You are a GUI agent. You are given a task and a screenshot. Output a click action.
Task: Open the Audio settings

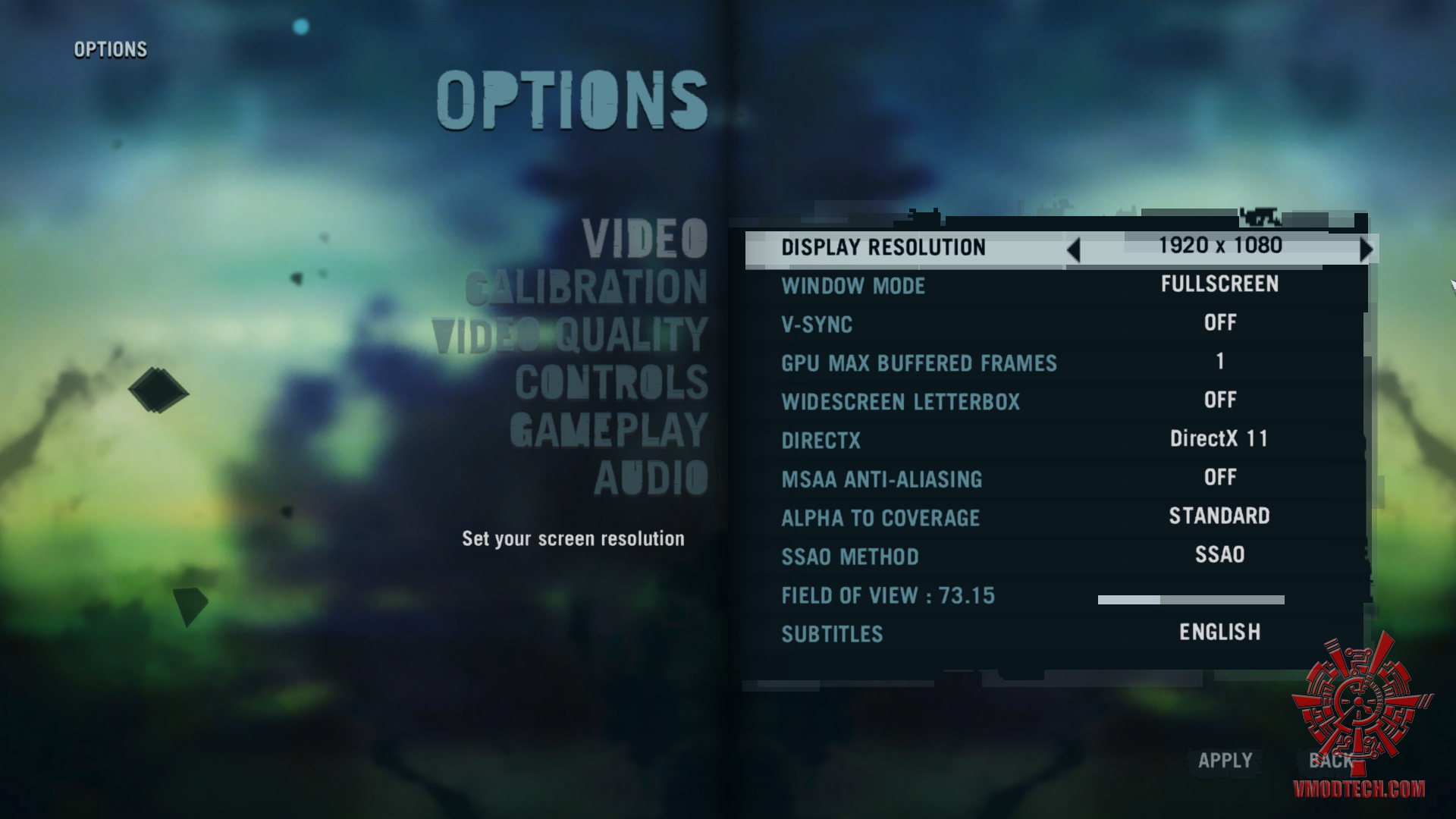[x=651, y=479]
